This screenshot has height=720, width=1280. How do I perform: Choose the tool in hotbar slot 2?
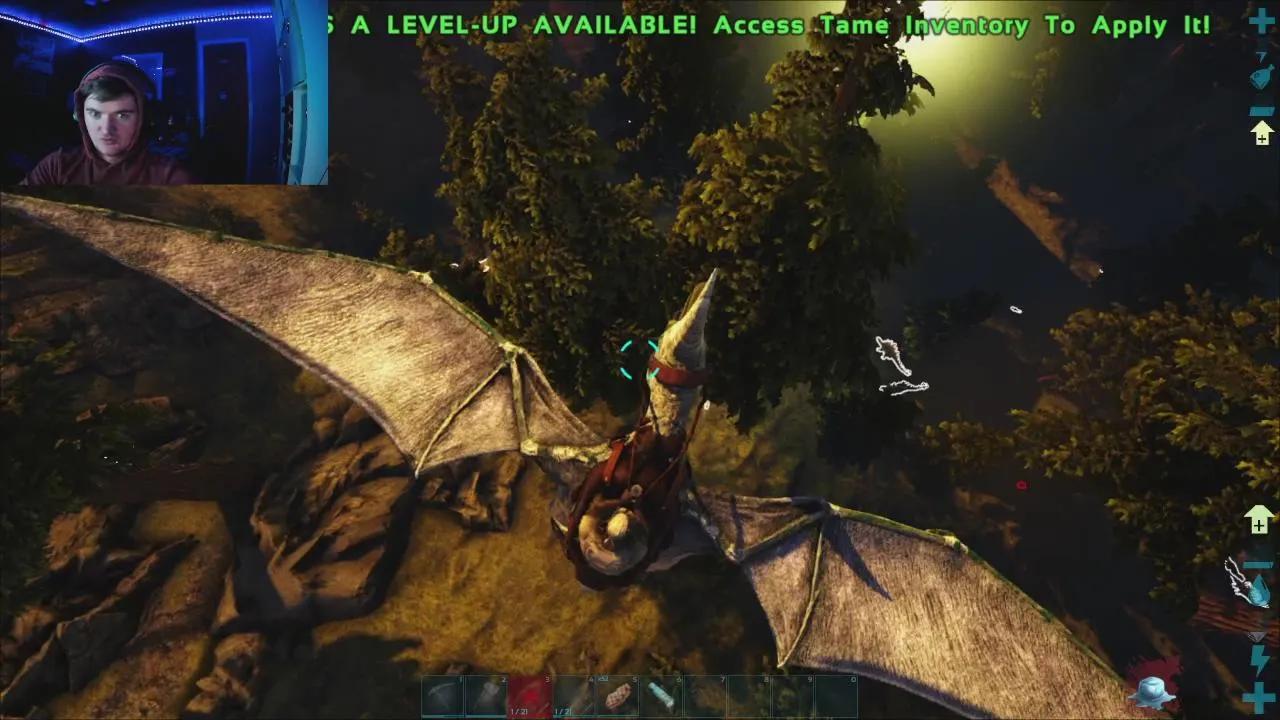coord(485,696)
